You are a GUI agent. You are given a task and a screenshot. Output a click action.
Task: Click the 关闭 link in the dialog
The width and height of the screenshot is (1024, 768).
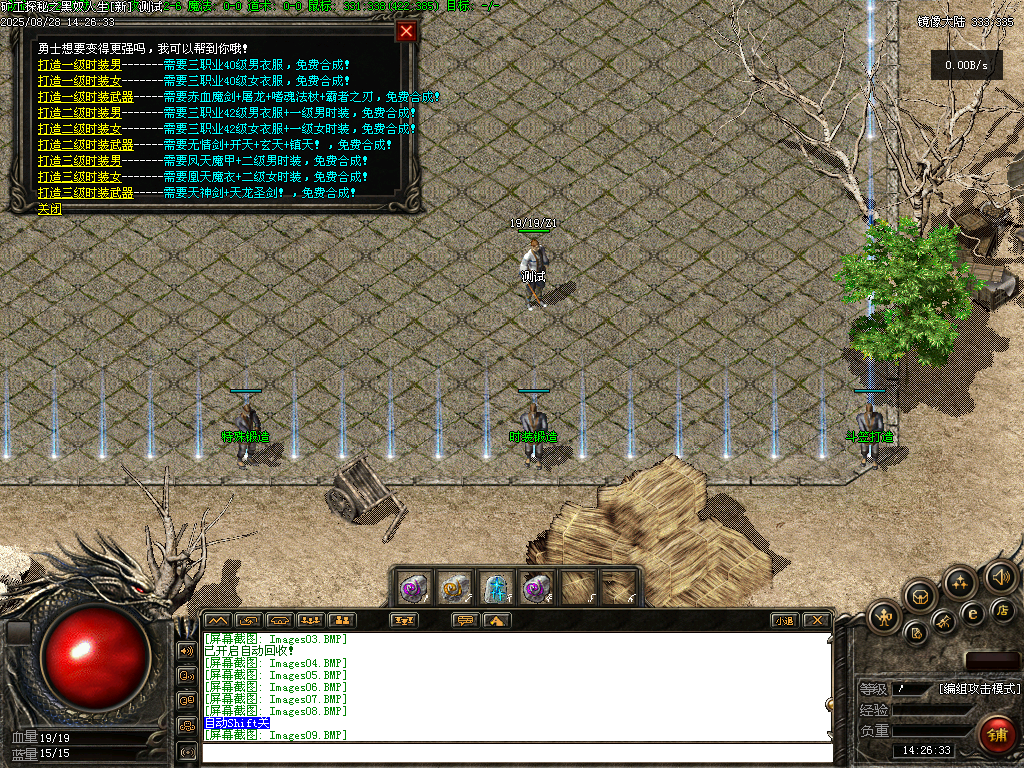click(49, 208)
